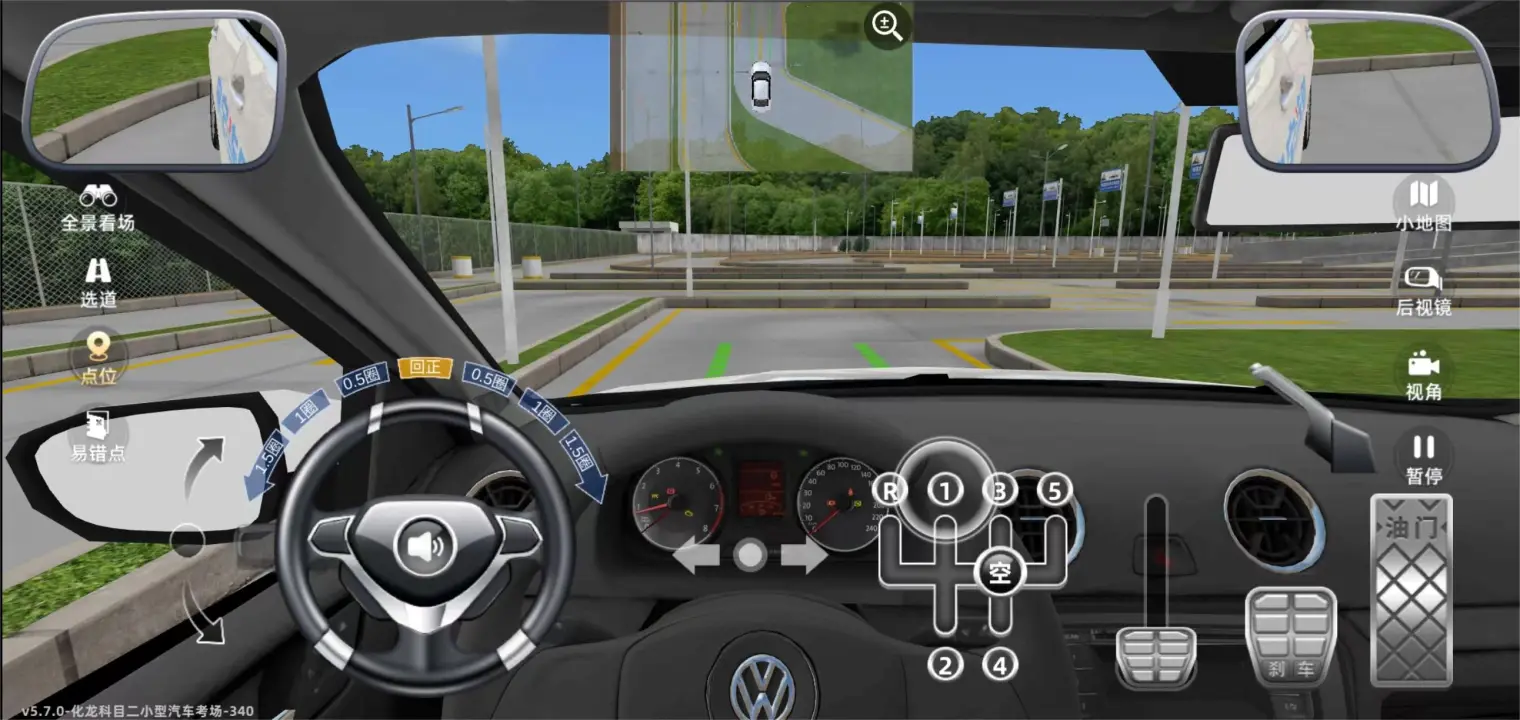Shift to gear 2
The height and width of the screenshot is (720, 1520).
pyautogui.click(x=945, y=663)
